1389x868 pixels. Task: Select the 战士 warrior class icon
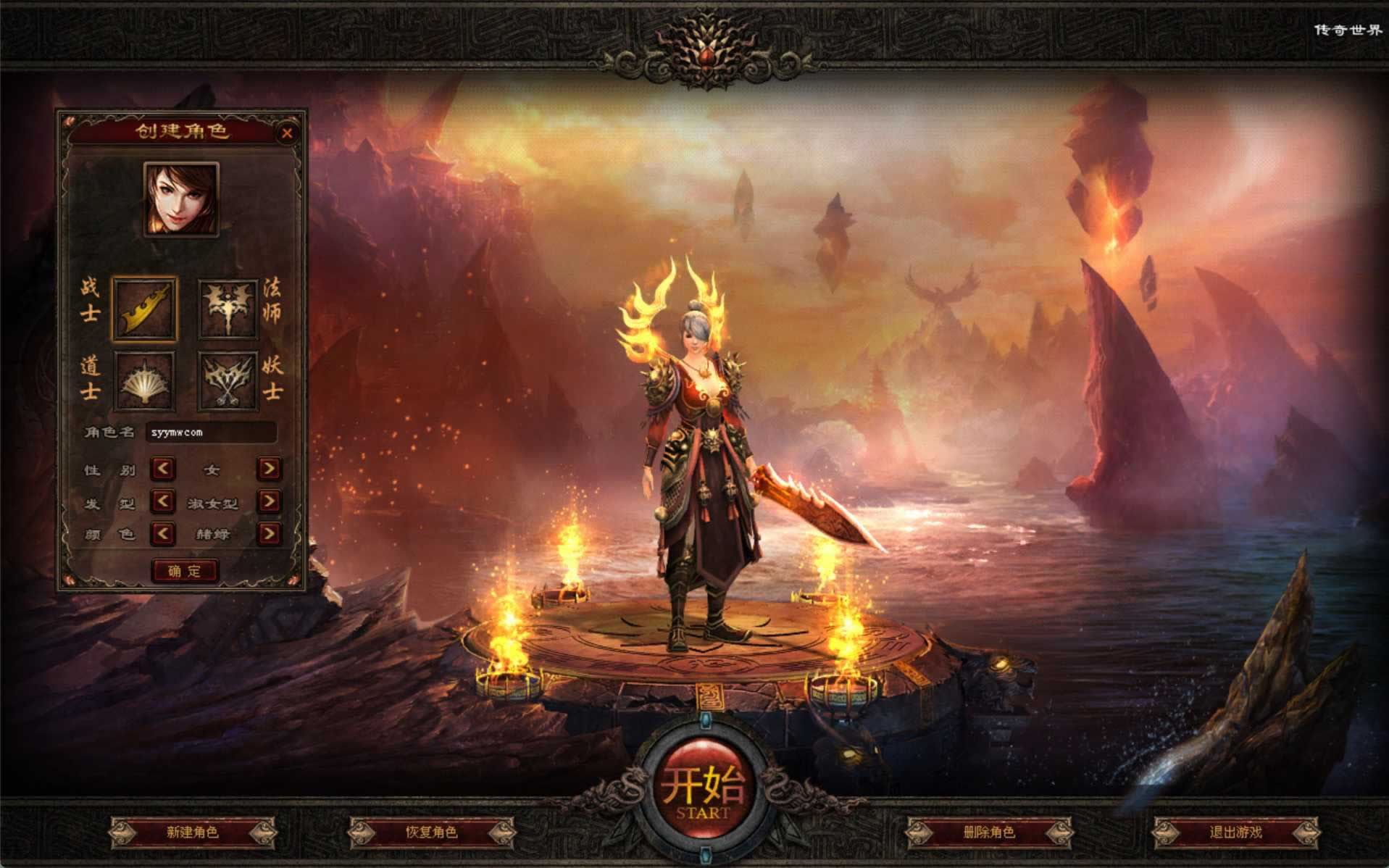pyautogui.click(x=144, y=309)
